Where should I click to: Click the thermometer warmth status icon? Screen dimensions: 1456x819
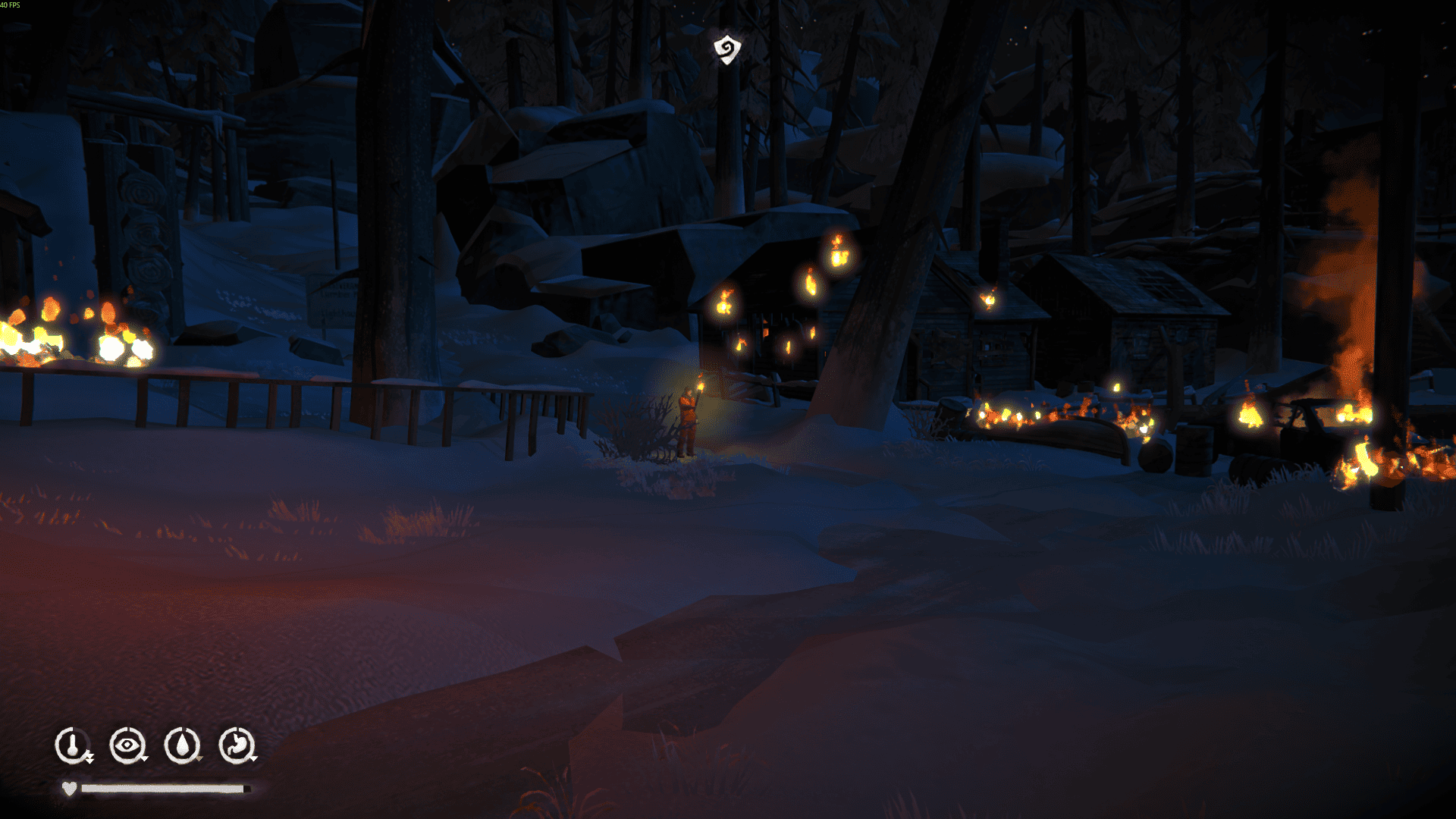[x=73, y=745]
